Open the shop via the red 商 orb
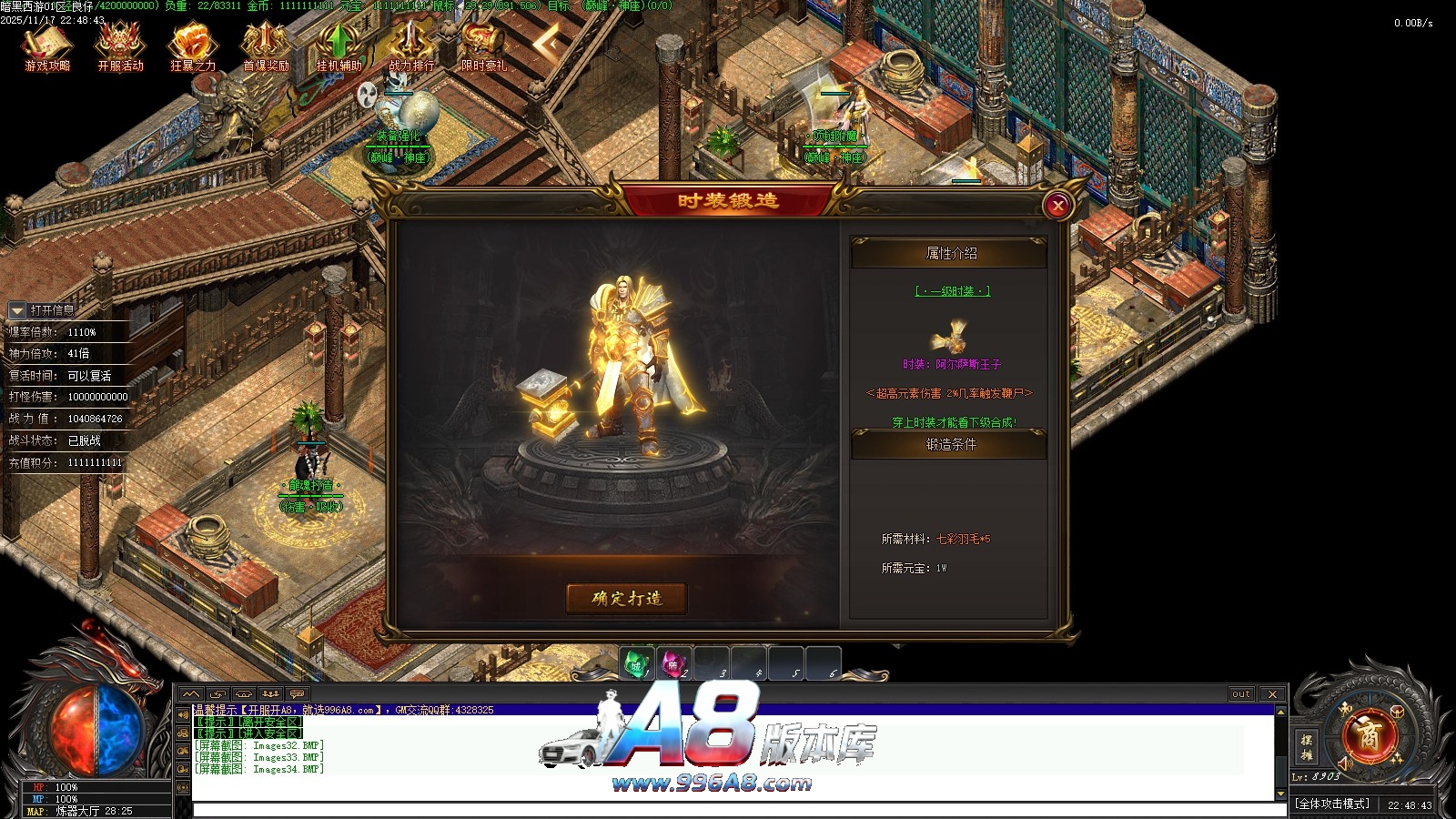The image size is (1456, 819). [1370, 734]
